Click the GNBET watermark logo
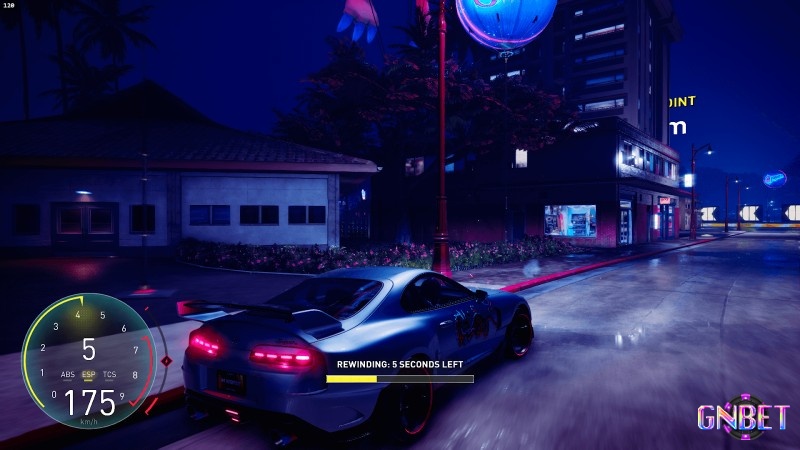 [744, 417]
